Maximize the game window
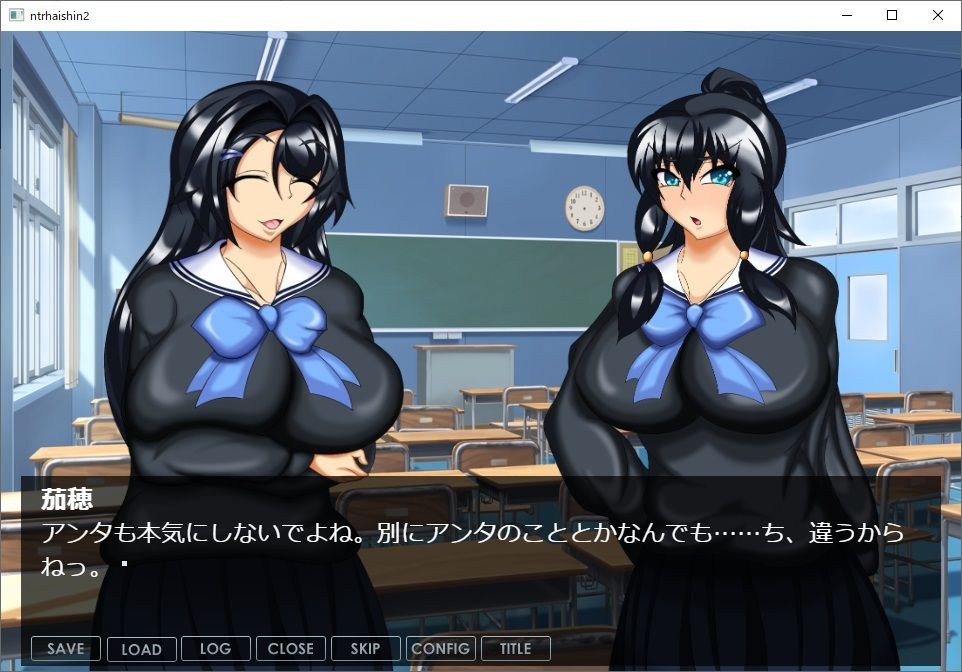962x672 pixels. coord(892,15)
